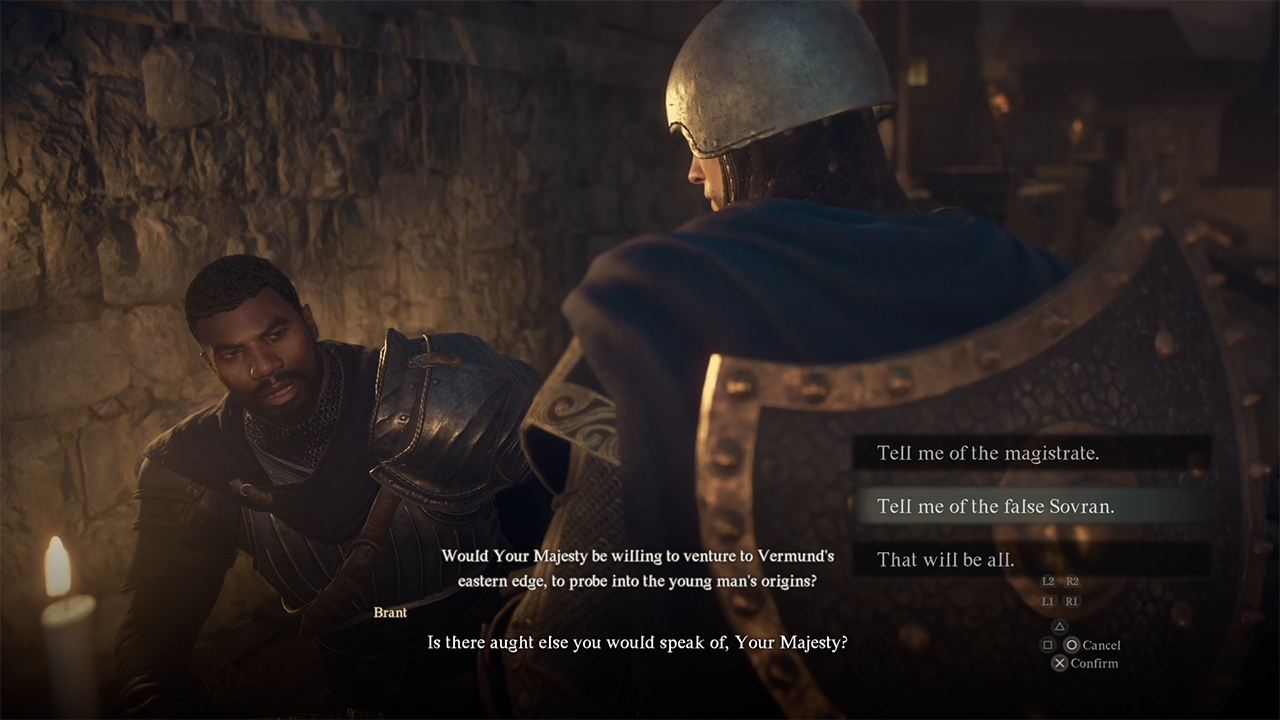Pick "That will be all." to end conversation
This screenshot has width=1280, height=720.
click(946, 559)
